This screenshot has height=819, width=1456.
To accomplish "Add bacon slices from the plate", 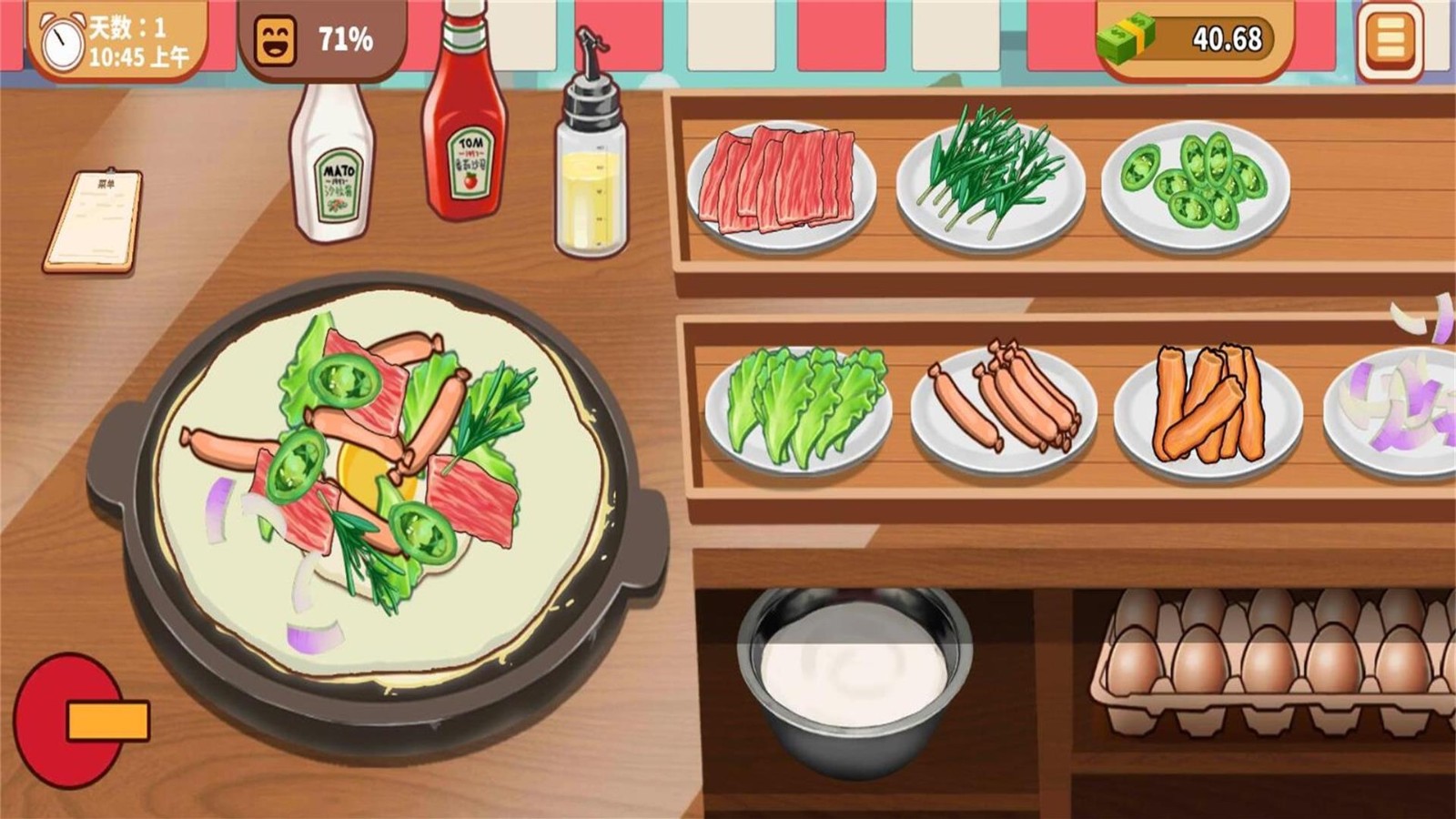I will pos(781,180).
